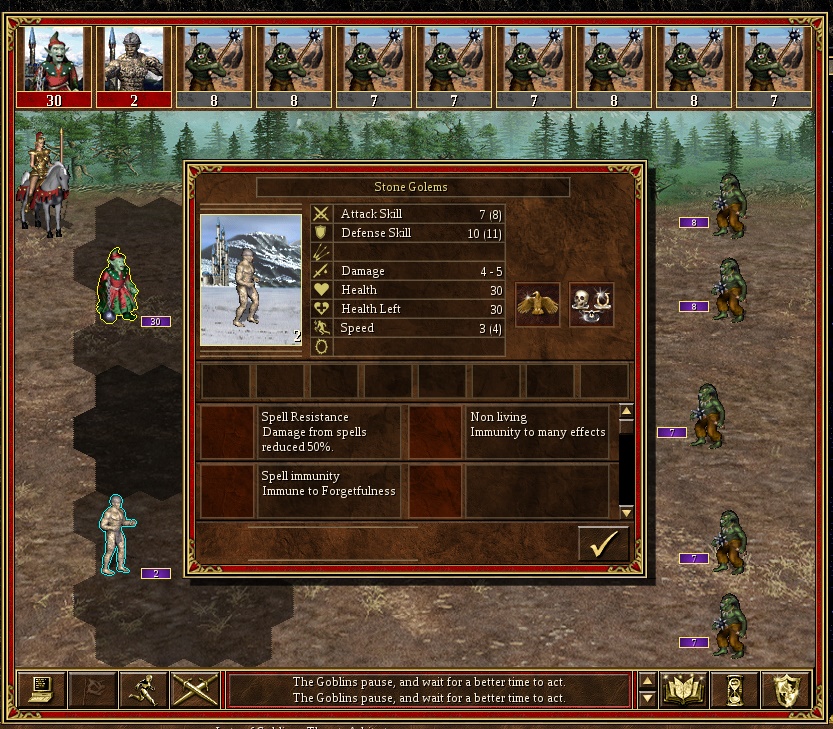
Task: Toggle auto-combat with the crossed swords button
Action: pos(195,689)
